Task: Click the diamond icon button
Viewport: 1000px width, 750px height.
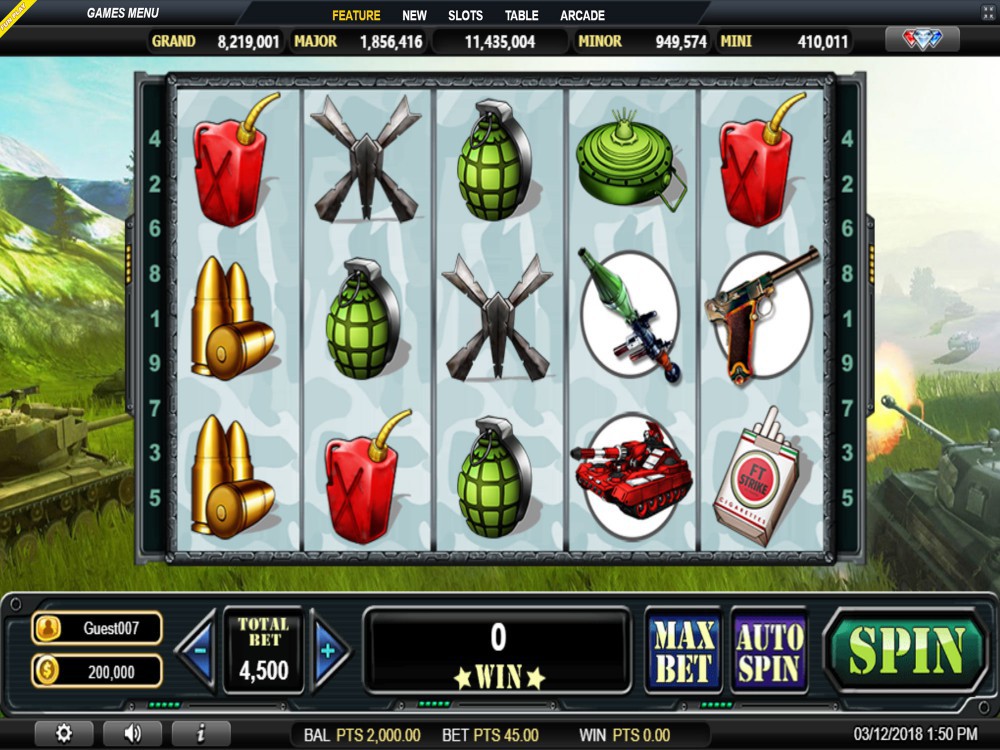Action: point(922,40)
